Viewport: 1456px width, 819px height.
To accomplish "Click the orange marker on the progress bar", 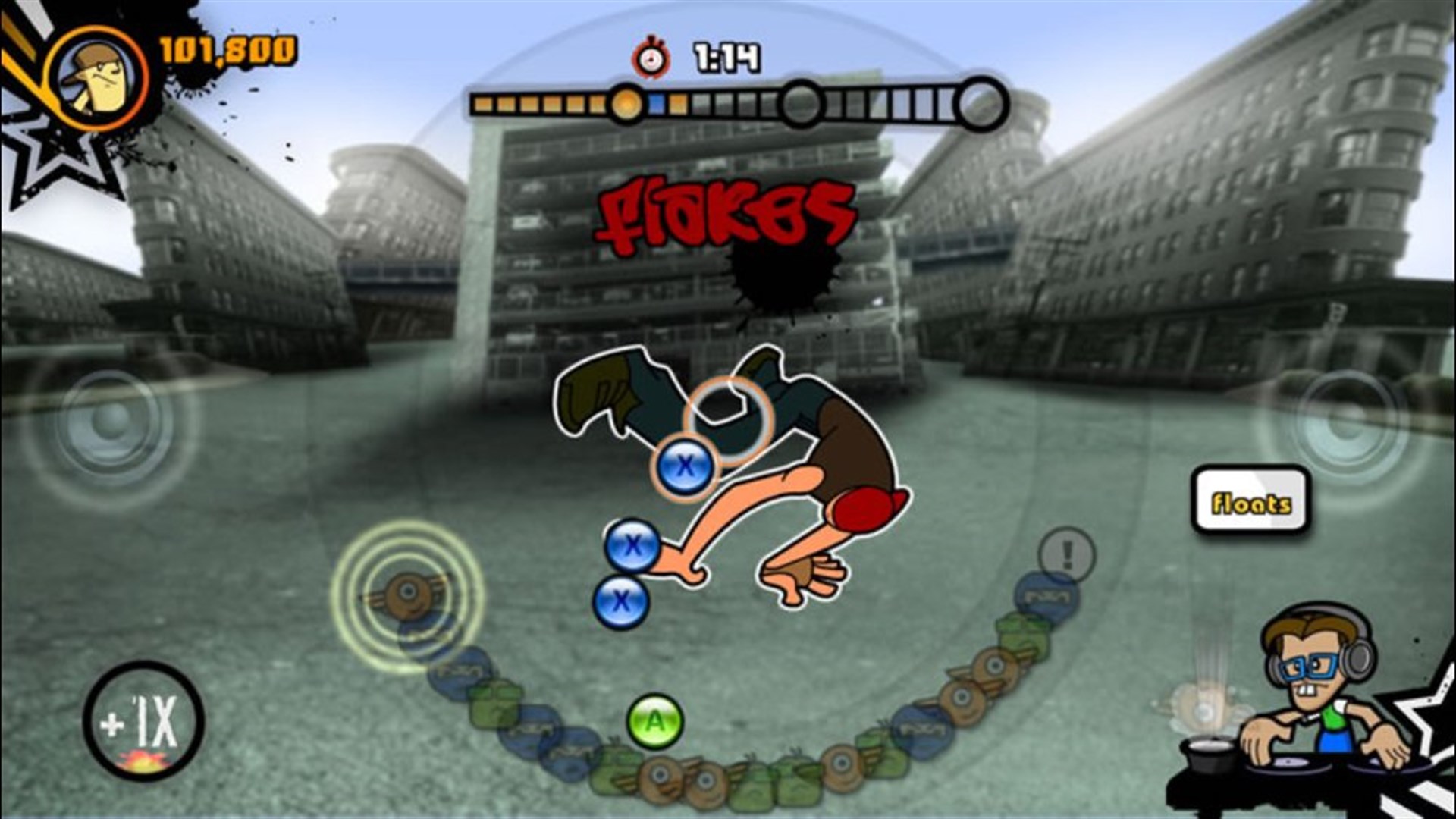I will pos(626,101).
